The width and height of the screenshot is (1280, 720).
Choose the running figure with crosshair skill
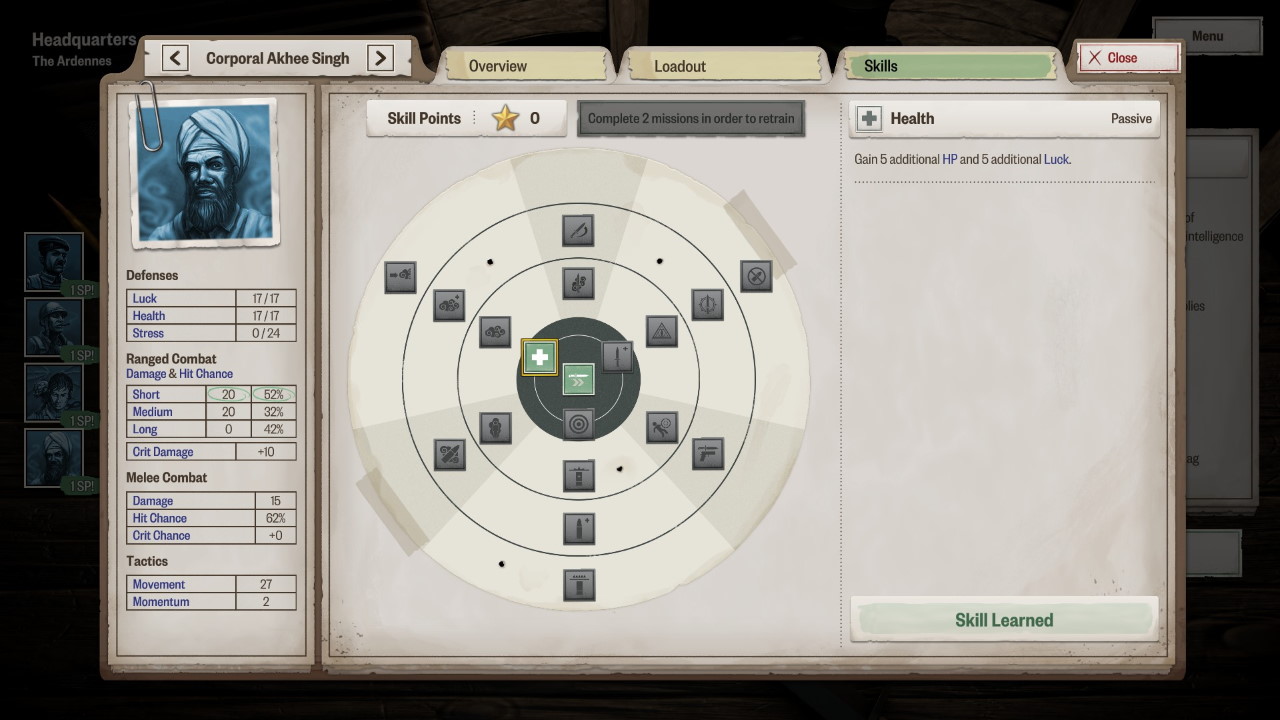tap(661, 427)
